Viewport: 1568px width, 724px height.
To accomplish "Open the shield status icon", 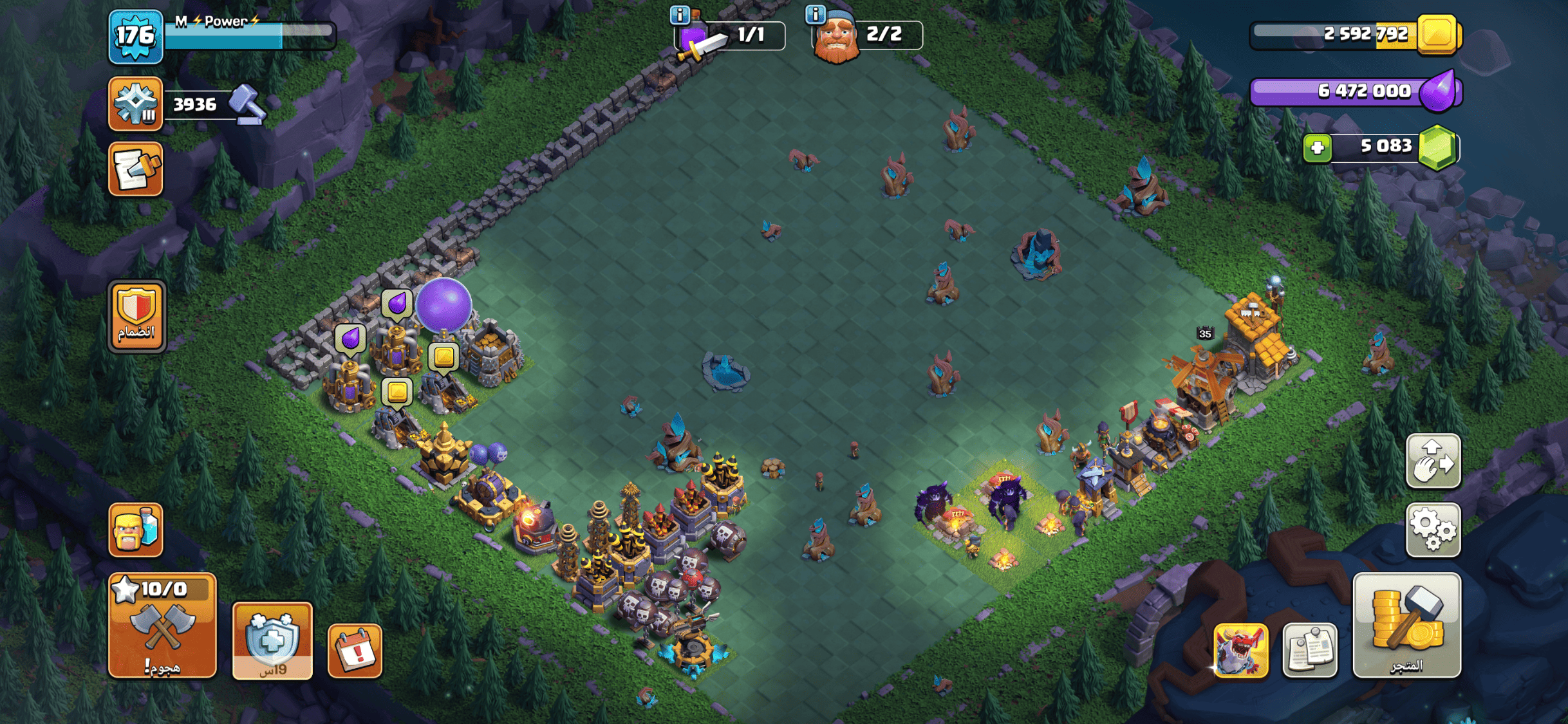I will pos(272,641).
